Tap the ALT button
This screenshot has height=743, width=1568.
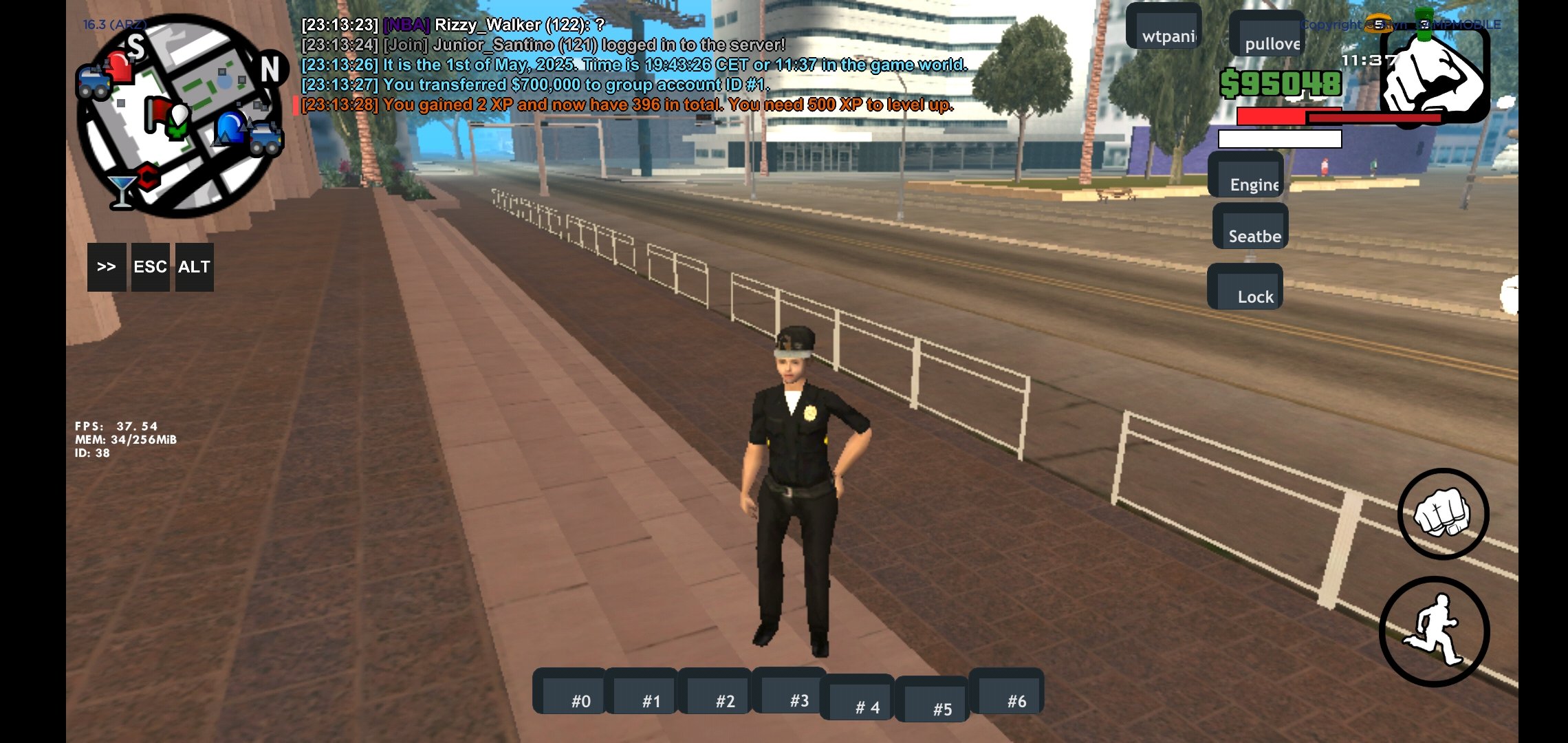194,267
